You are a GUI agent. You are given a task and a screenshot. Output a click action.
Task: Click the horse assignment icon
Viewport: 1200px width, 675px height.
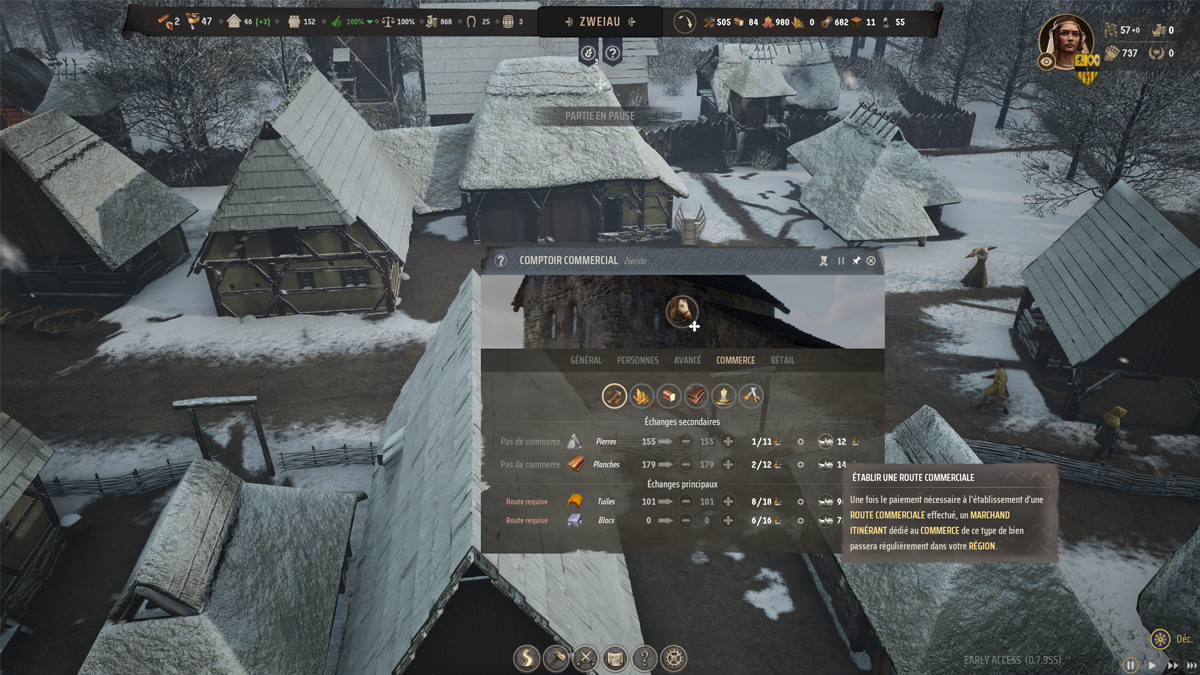tap(683, 312)
